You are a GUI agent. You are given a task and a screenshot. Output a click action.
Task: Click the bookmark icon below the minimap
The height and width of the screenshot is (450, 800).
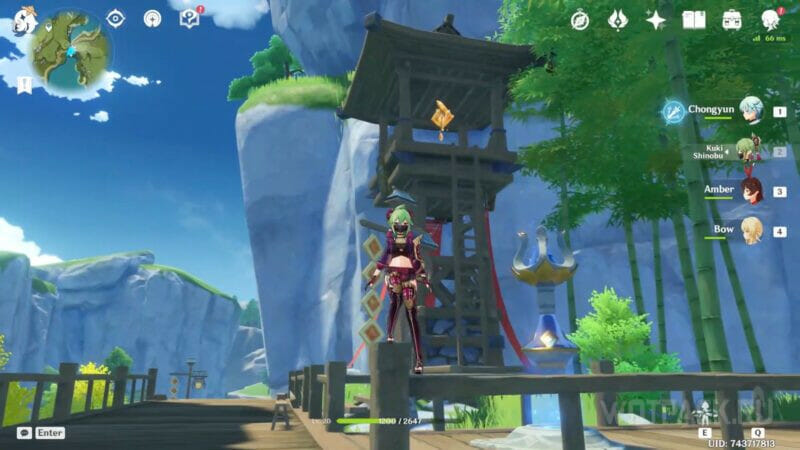click(x=24, y=85)
